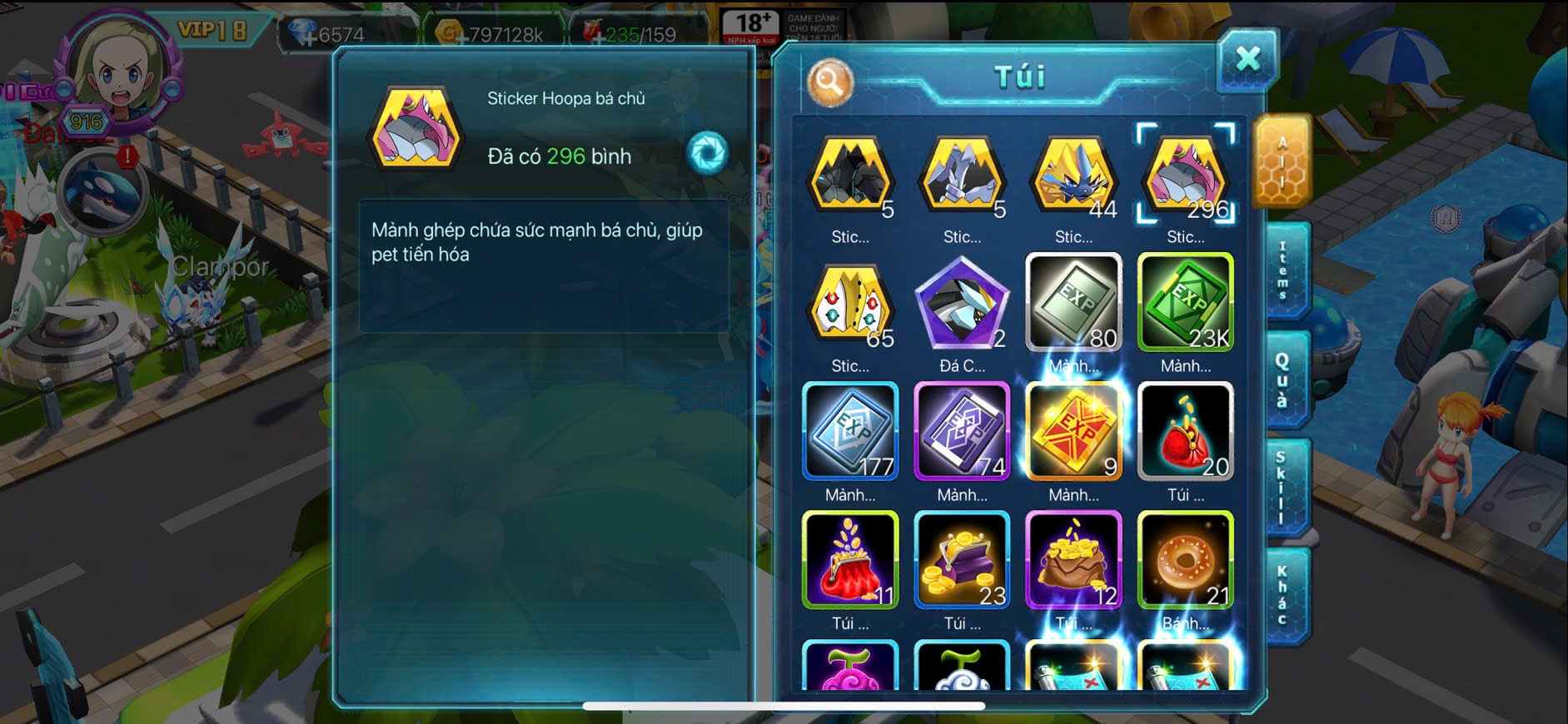Close the Túi inventory panel
The image size is (1568, 724).
coord(1247,60)
